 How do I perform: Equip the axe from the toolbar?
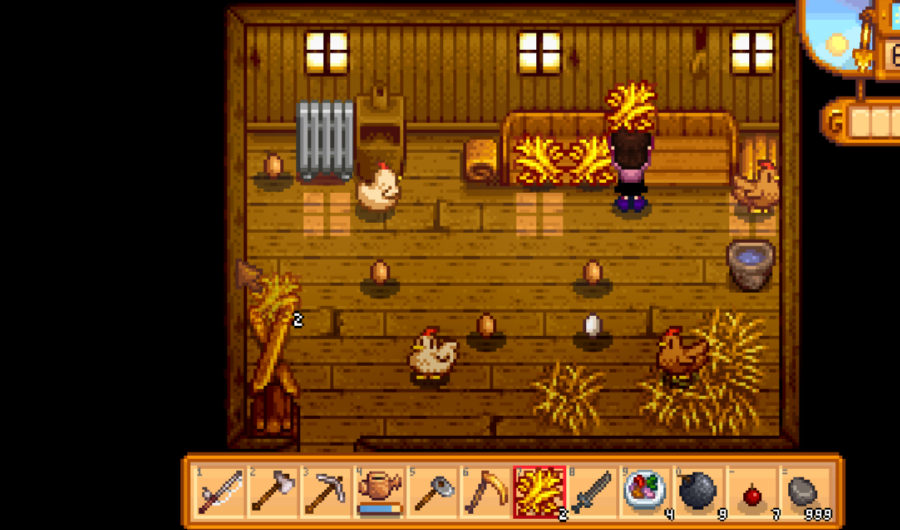click(x=274, y=492)
